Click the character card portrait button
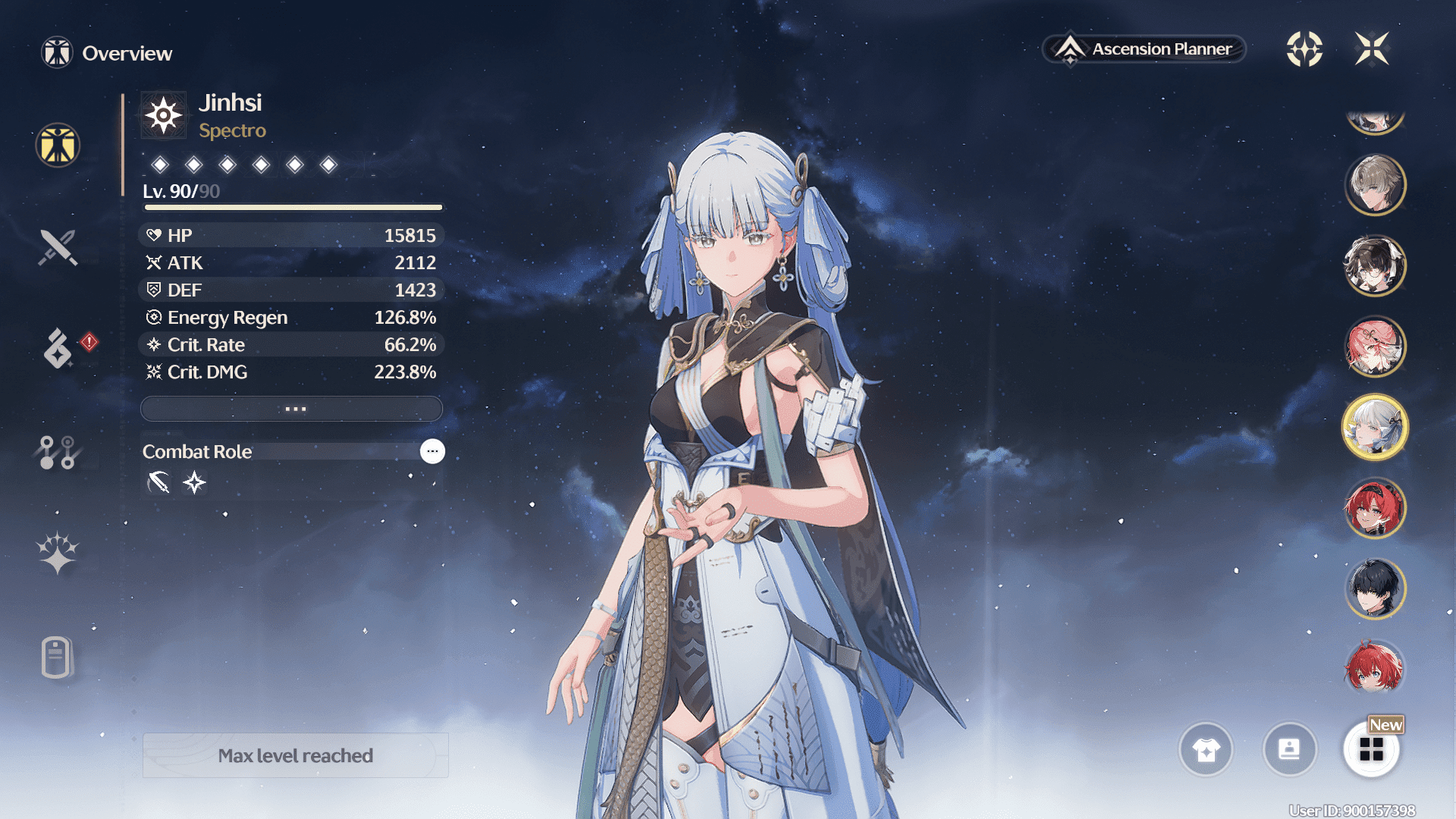Viewport: 1456px width, 819px height. click(x=1289, y=749)
